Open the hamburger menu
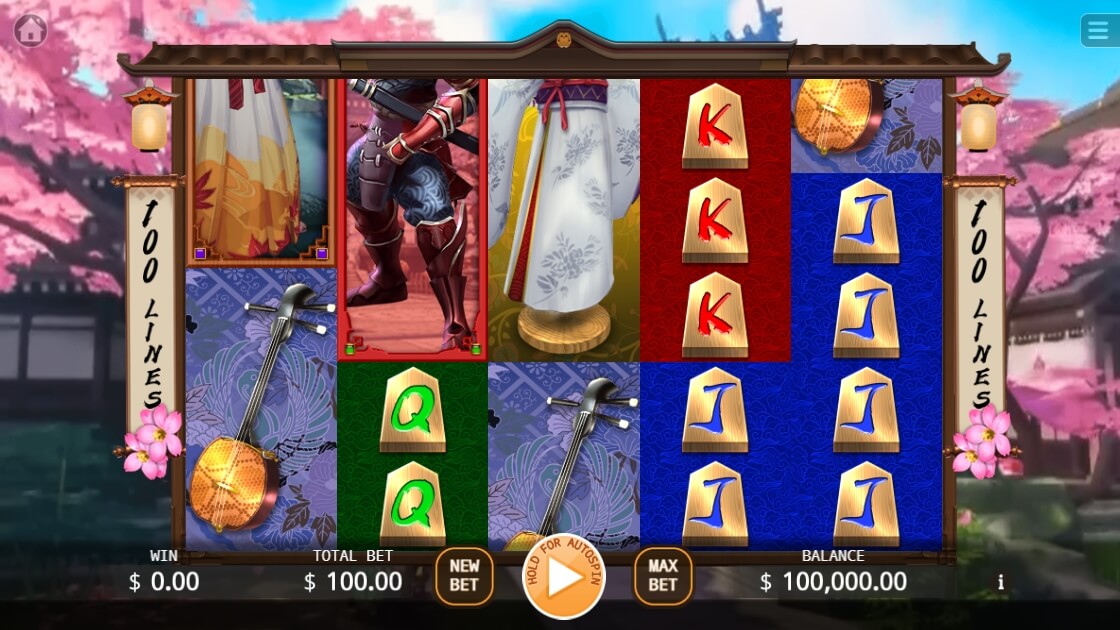The image size is (1120, 630). coord(1099,30)
